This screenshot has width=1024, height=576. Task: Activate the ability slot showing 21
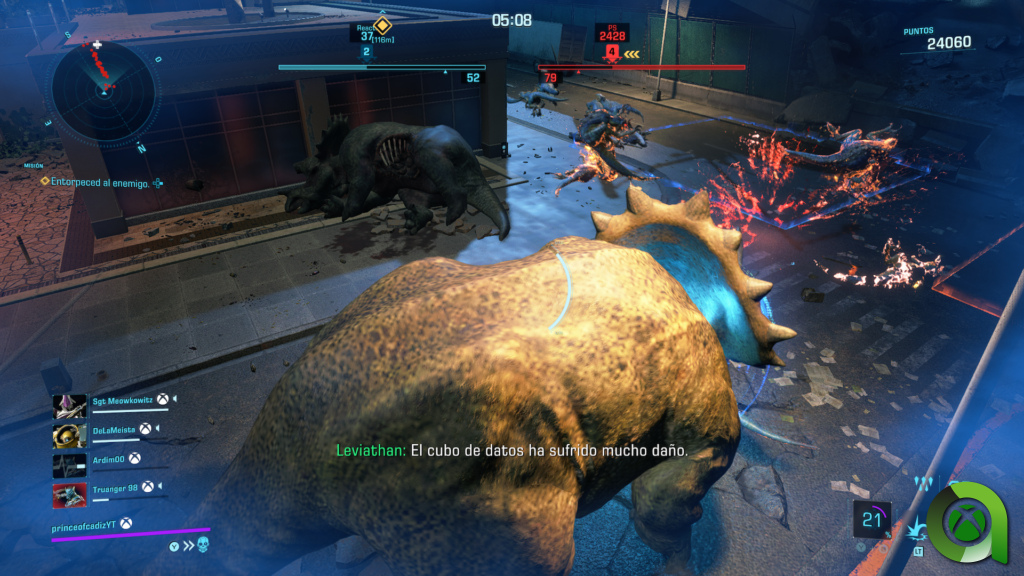(x=872, y=520)
